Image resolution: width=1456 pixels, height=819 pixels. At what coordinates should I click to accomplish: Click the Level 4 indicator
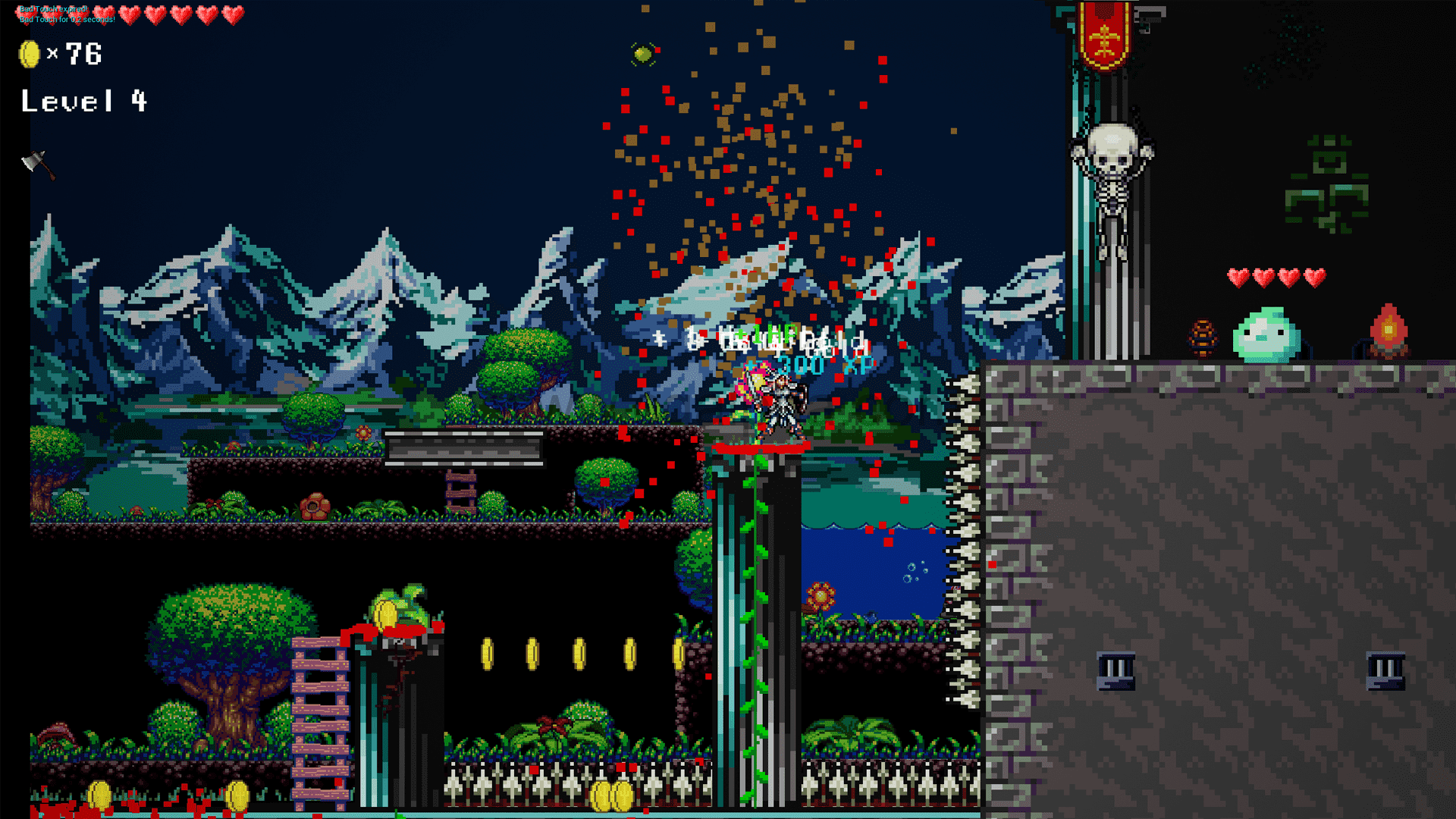[x=83, y=101]
